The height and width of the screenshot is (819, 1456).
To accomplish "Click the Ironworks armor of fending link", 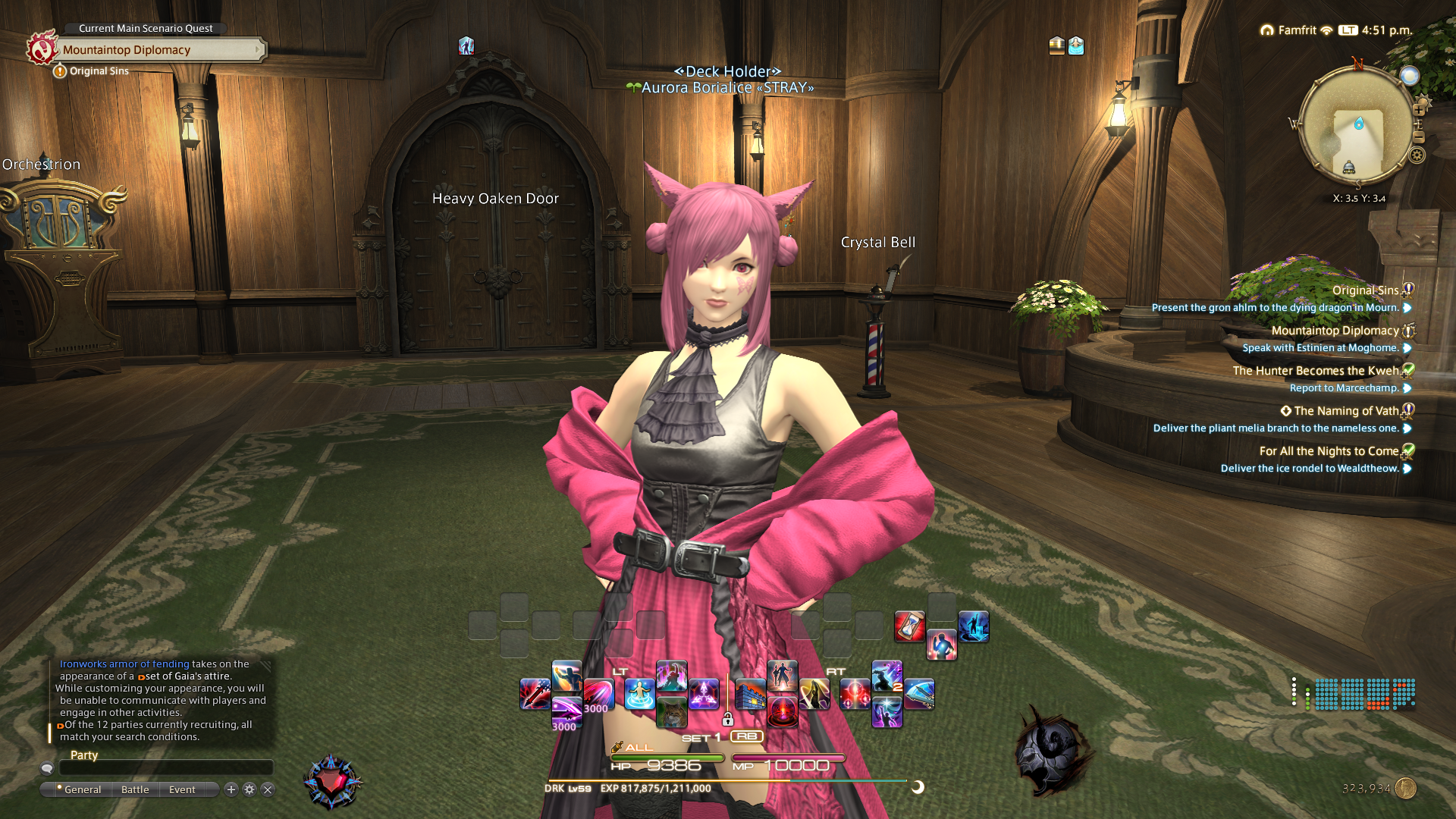I will pos(124,664).
